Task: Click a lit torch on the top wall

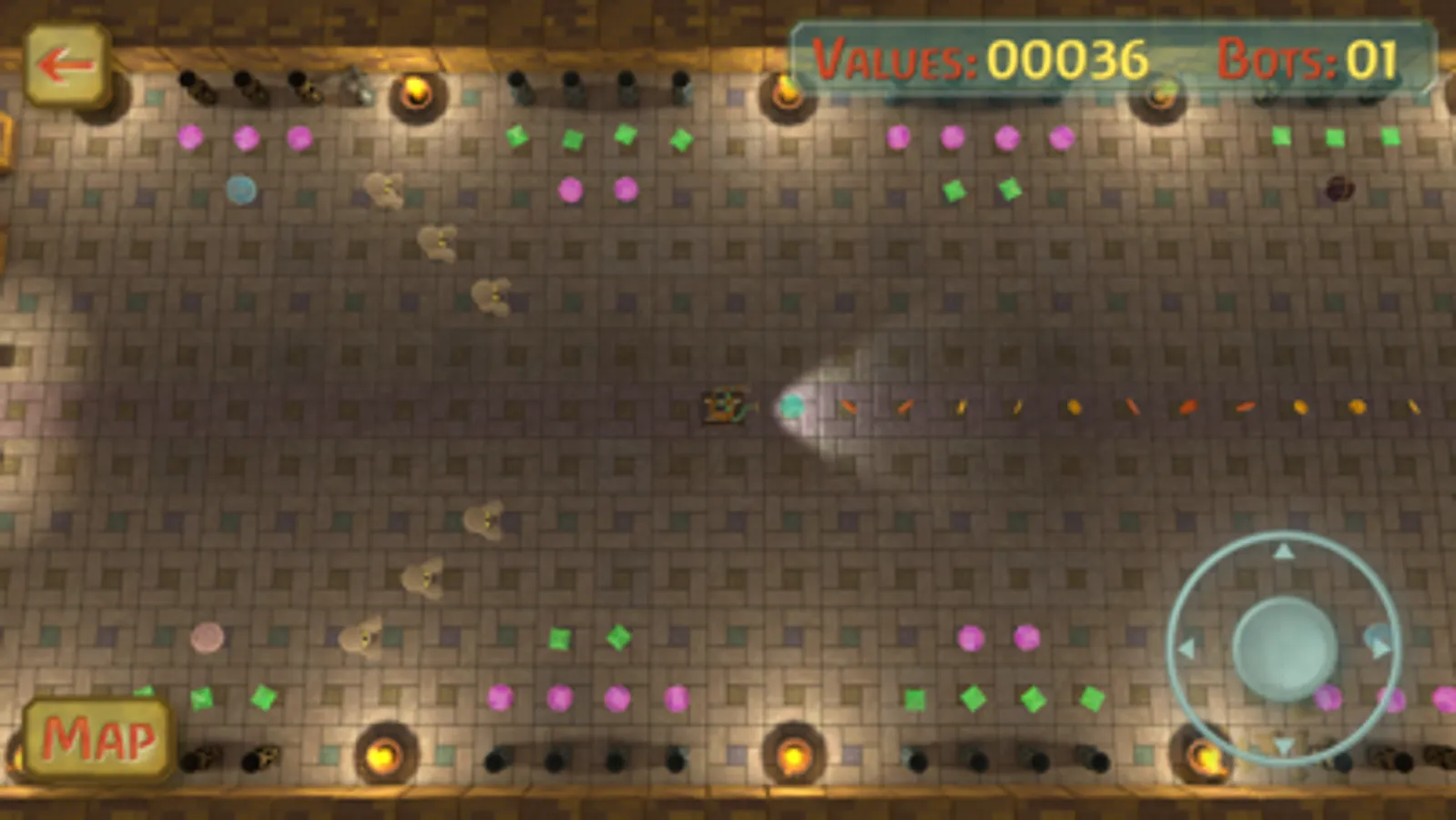Action: click(418, 91)
